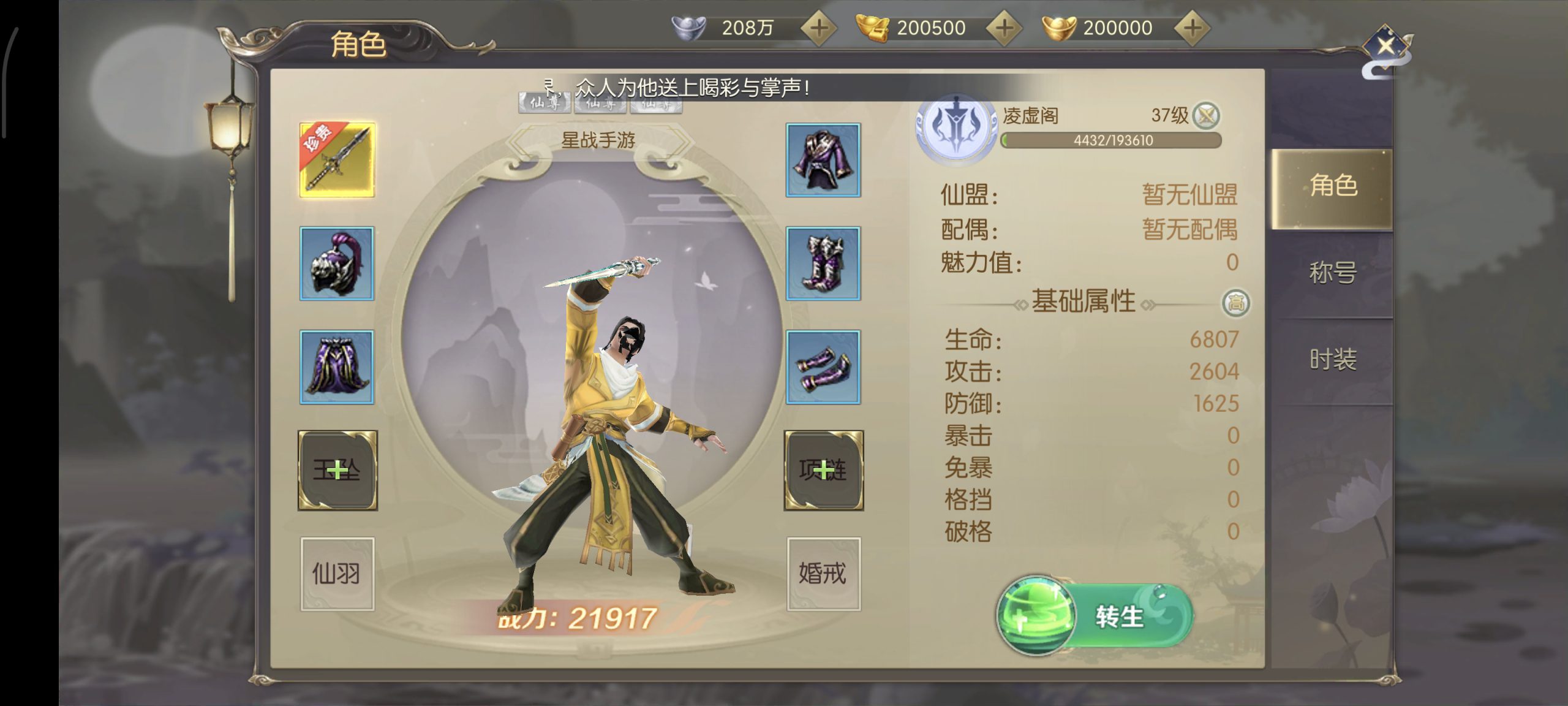Image resolution: width=1568 pixels, height=706 pixels.
Task: Open the 时装 tab
Action: click(x=1332, y=359)
